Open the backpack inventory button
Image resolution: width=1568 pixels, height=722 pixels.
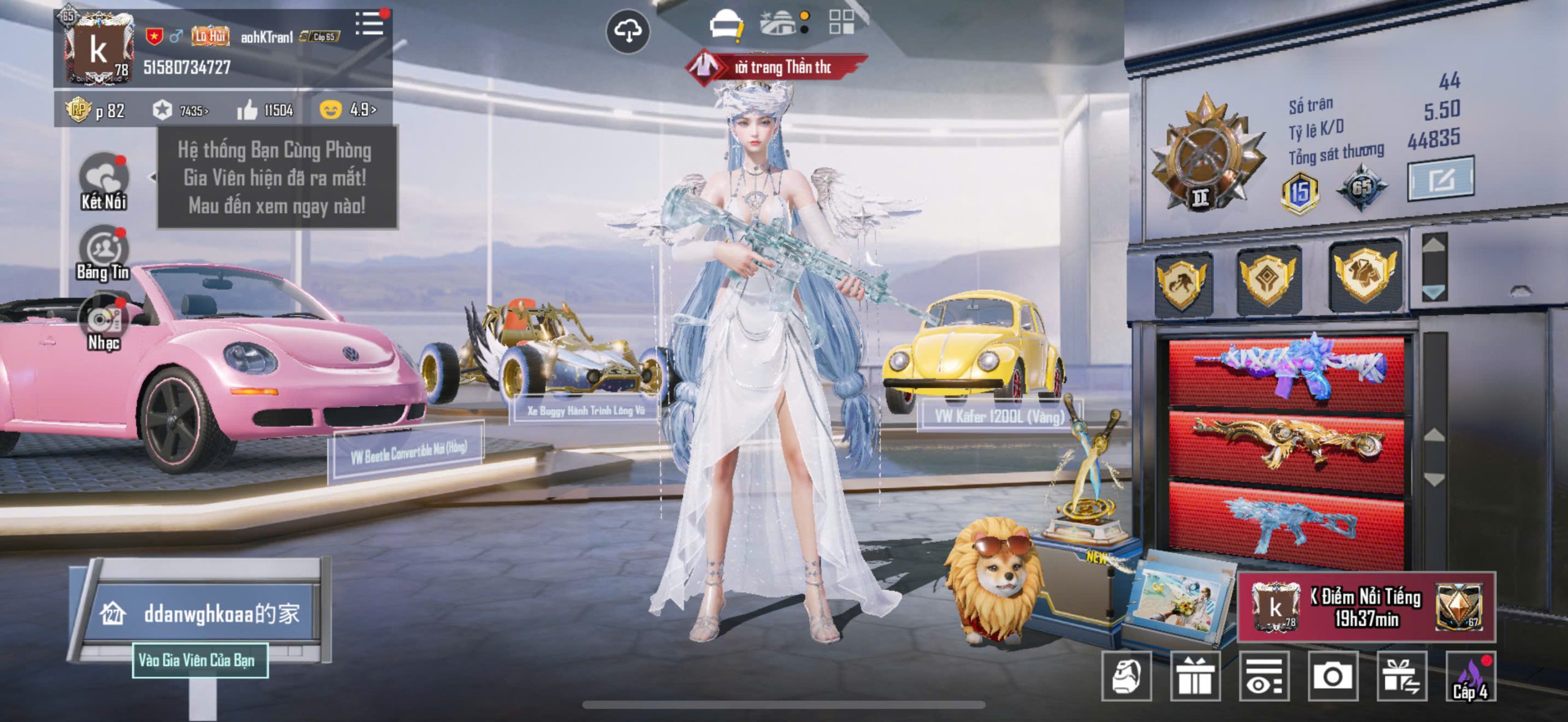(x=1126, y=676)
